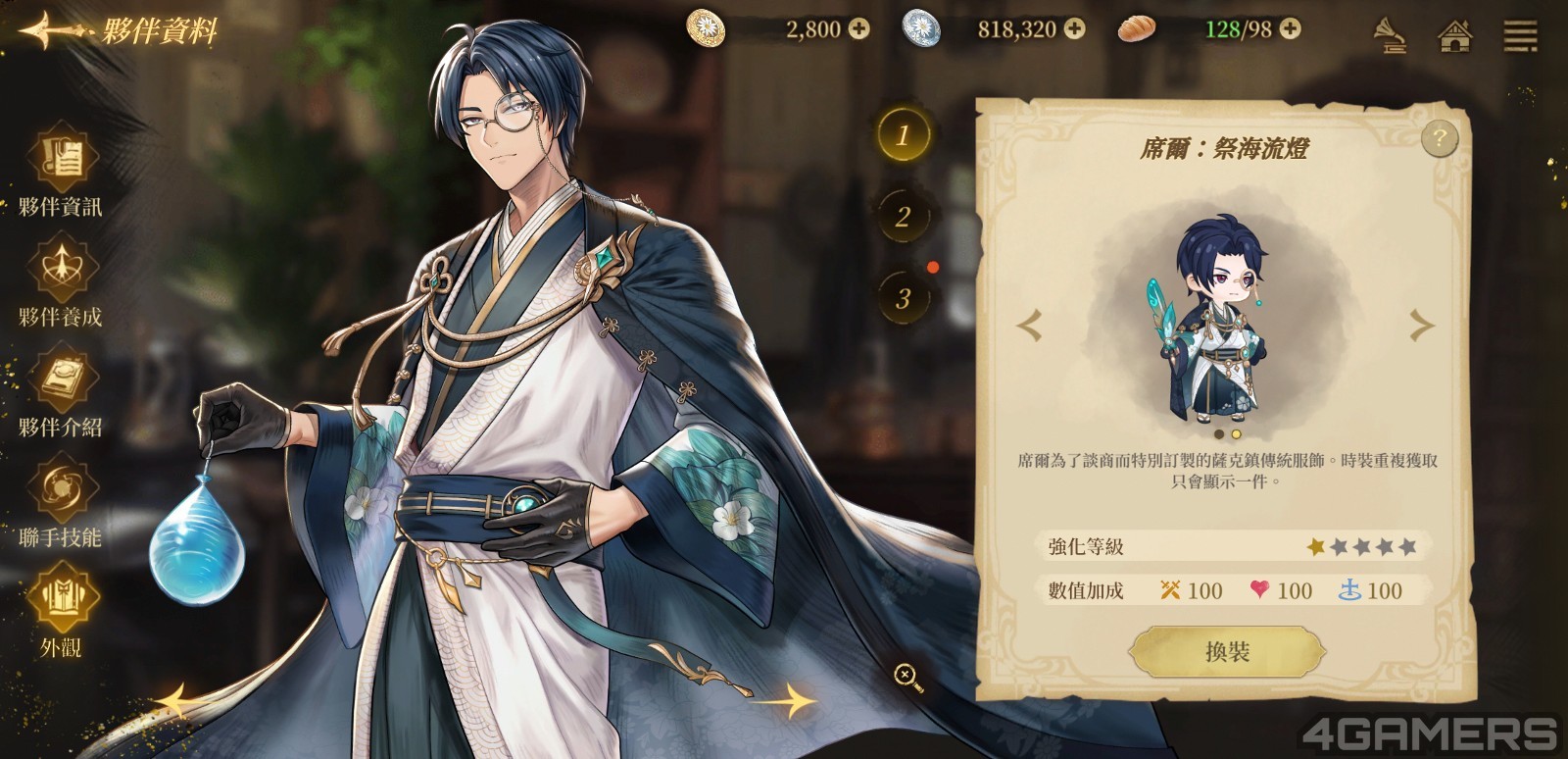The height and width of the screenshot is (759, 1568).
Task: Add more silver coins
Action: click(1075, 29)
